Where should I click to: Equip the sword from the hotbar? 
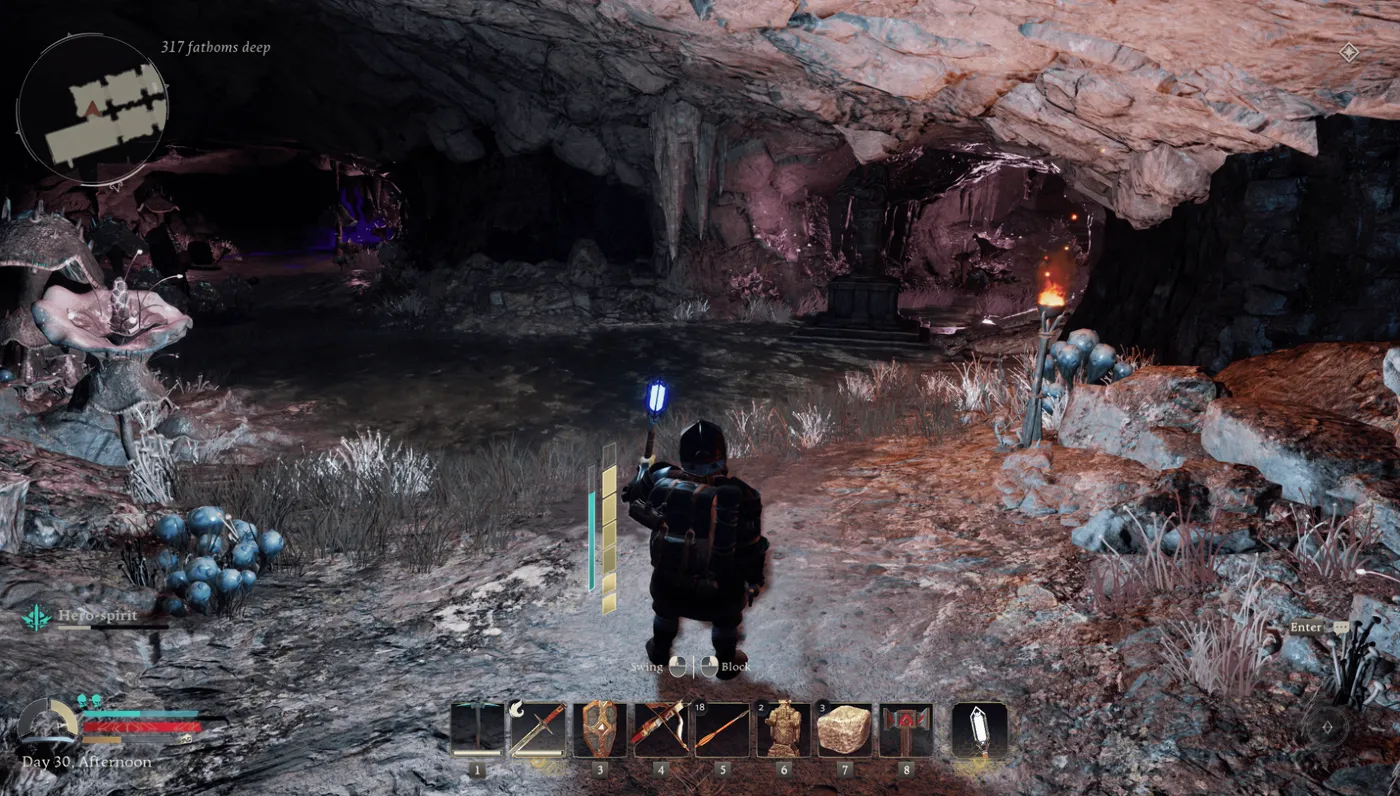[x=538, y=730]
